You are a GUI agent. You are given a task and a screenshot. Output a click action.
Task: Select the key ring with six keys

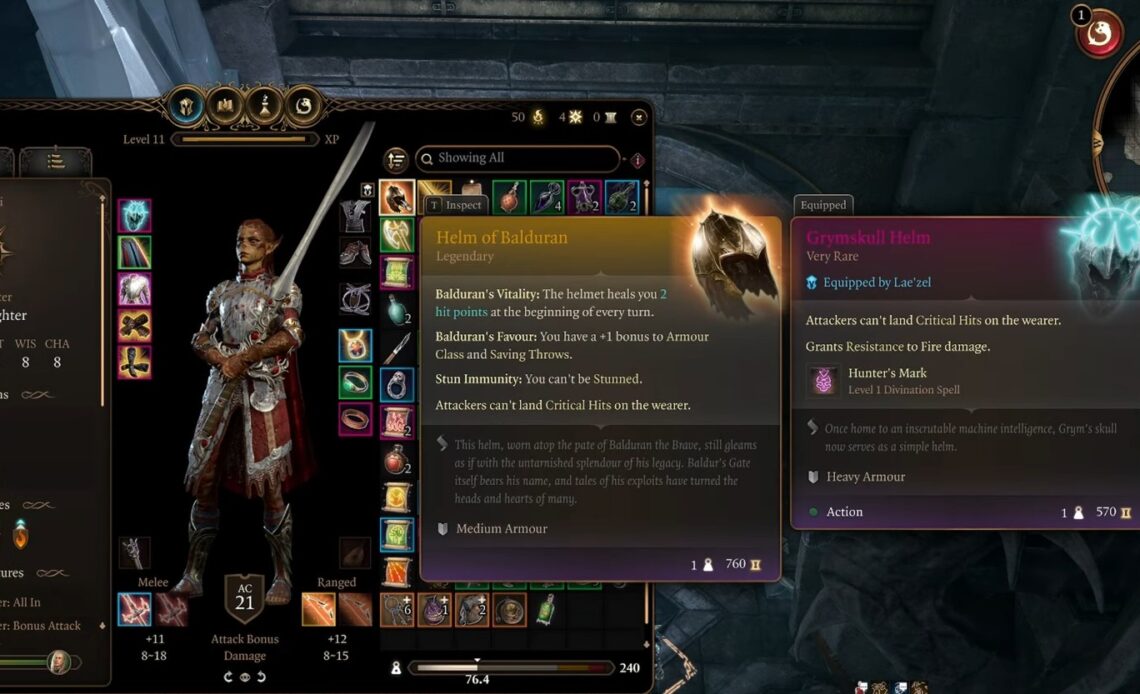click(x=397, y=609)
